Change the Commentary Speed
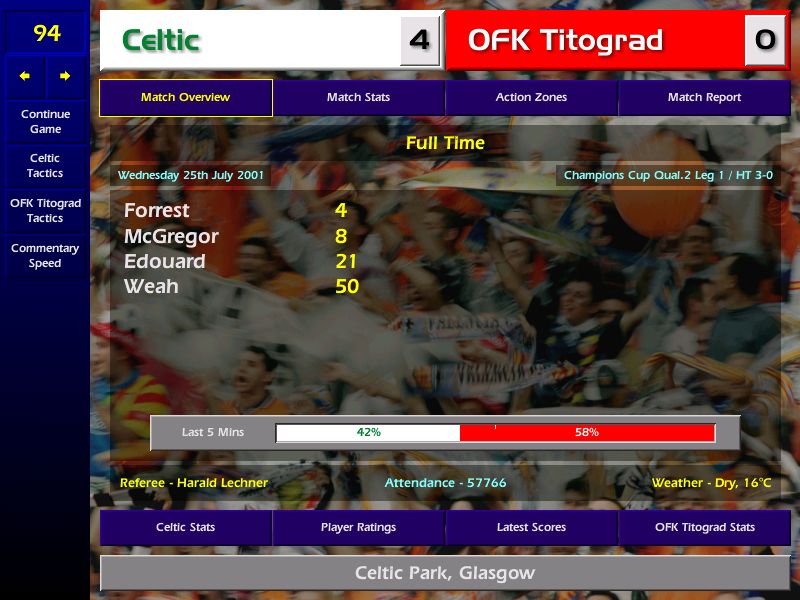This screenshot has height=600, width=800. tap(45, 255)
